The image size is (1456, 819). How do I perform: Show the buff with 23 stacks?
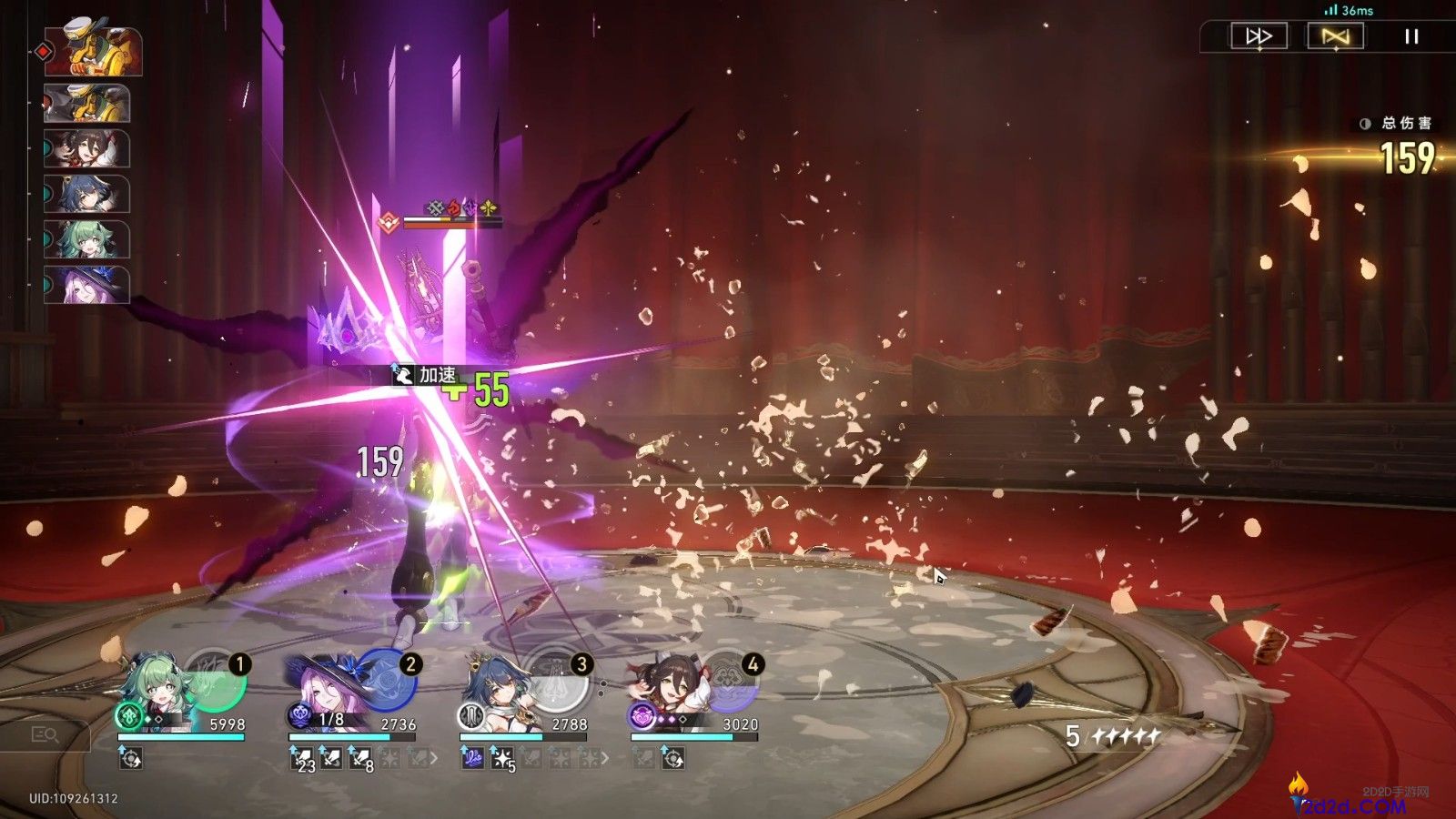(302, 757)
